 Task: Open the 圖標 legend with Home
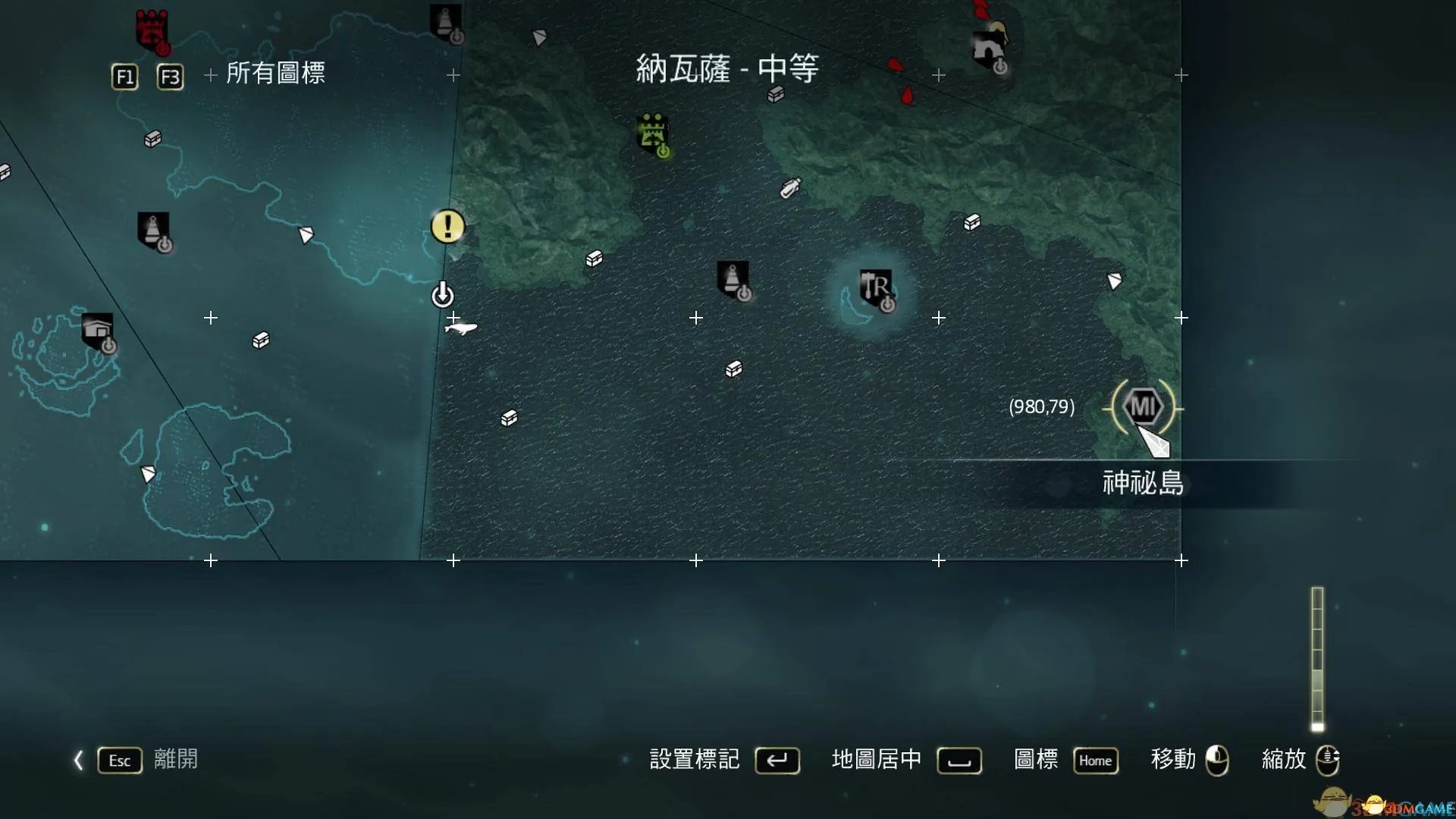[x=1095, y=761]
